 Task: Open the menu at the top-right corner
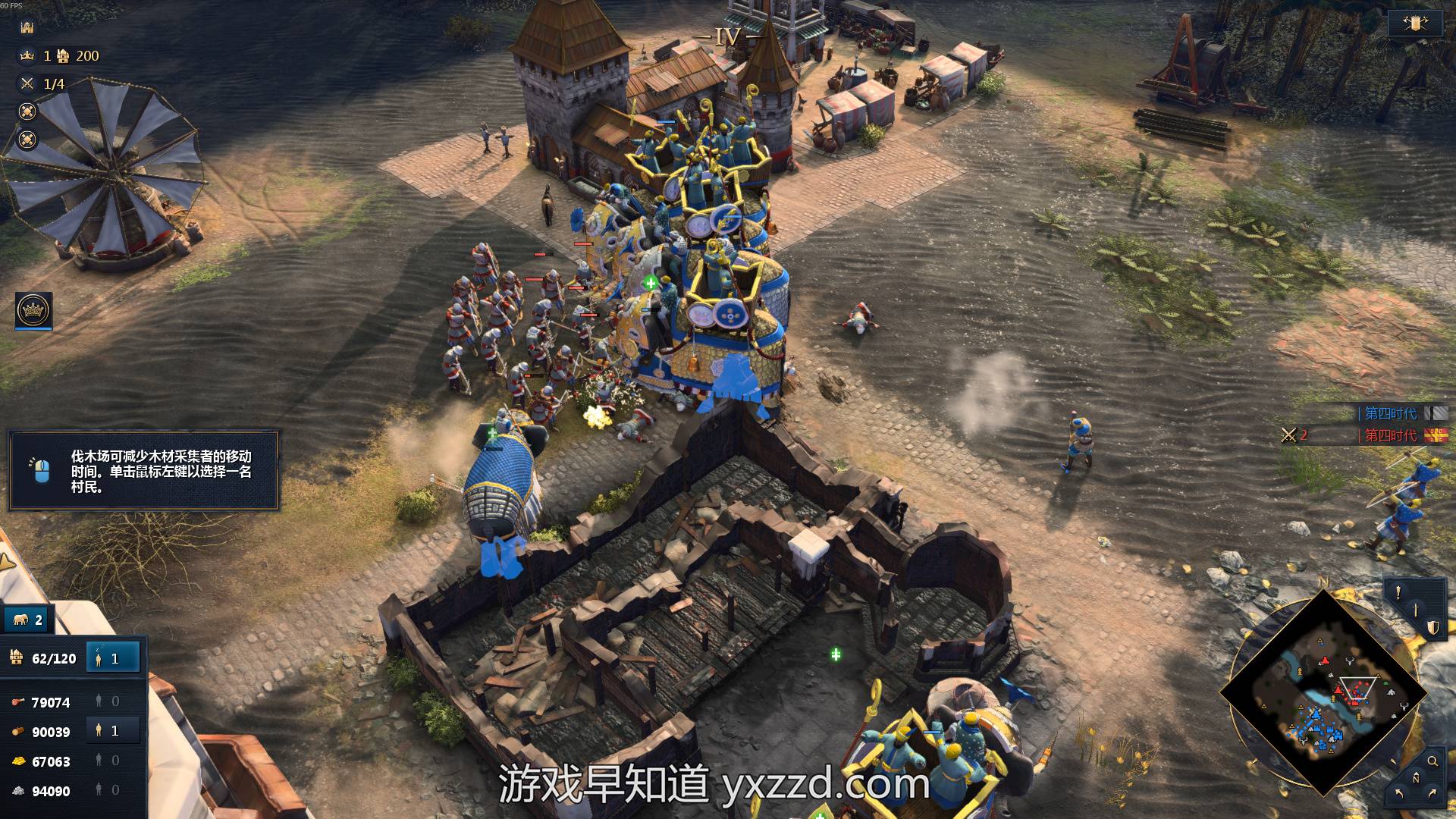pos(1415,24)
